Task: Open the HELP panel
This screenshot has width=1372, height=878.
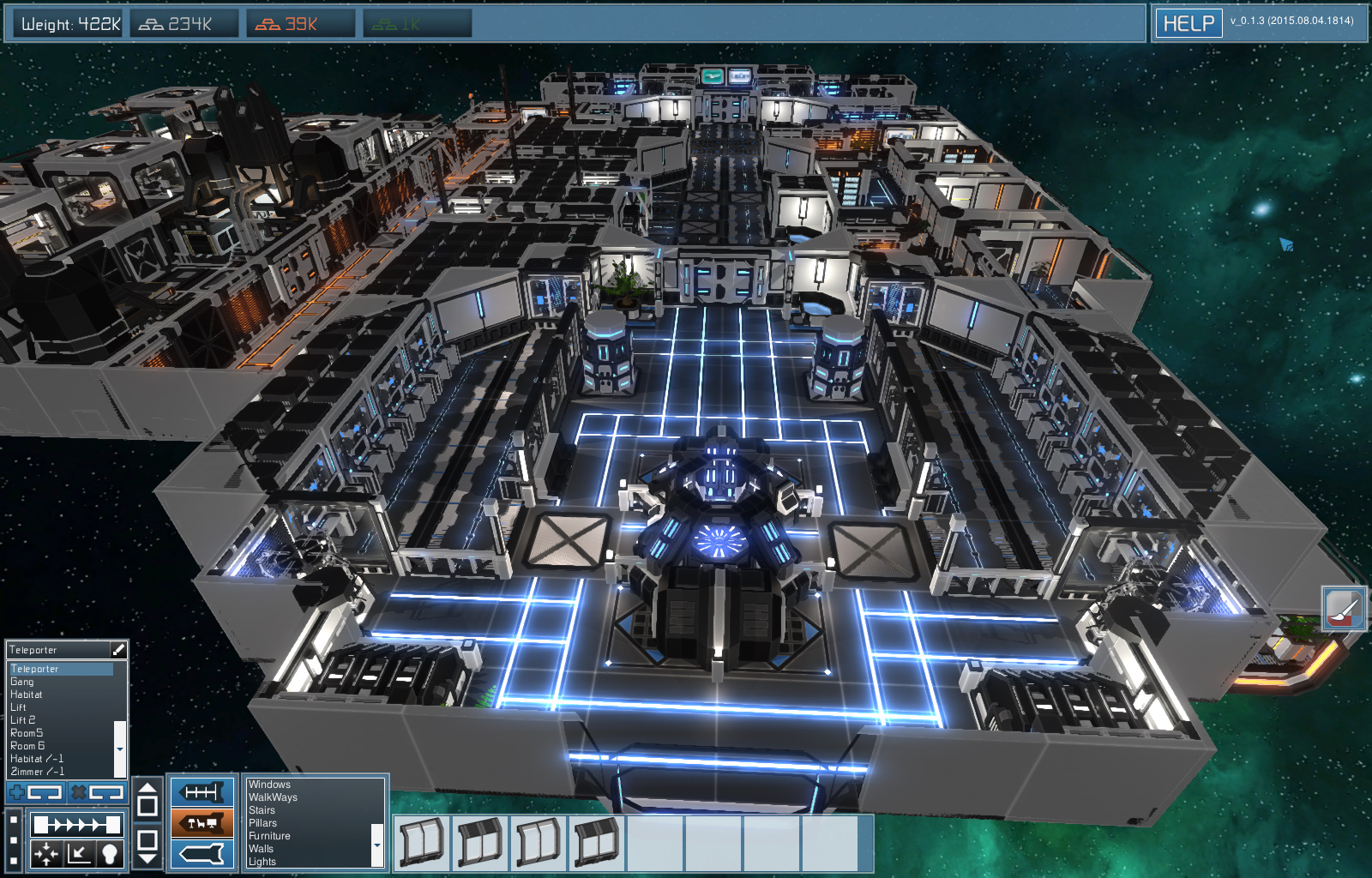Action: [x=1188, y=23]
